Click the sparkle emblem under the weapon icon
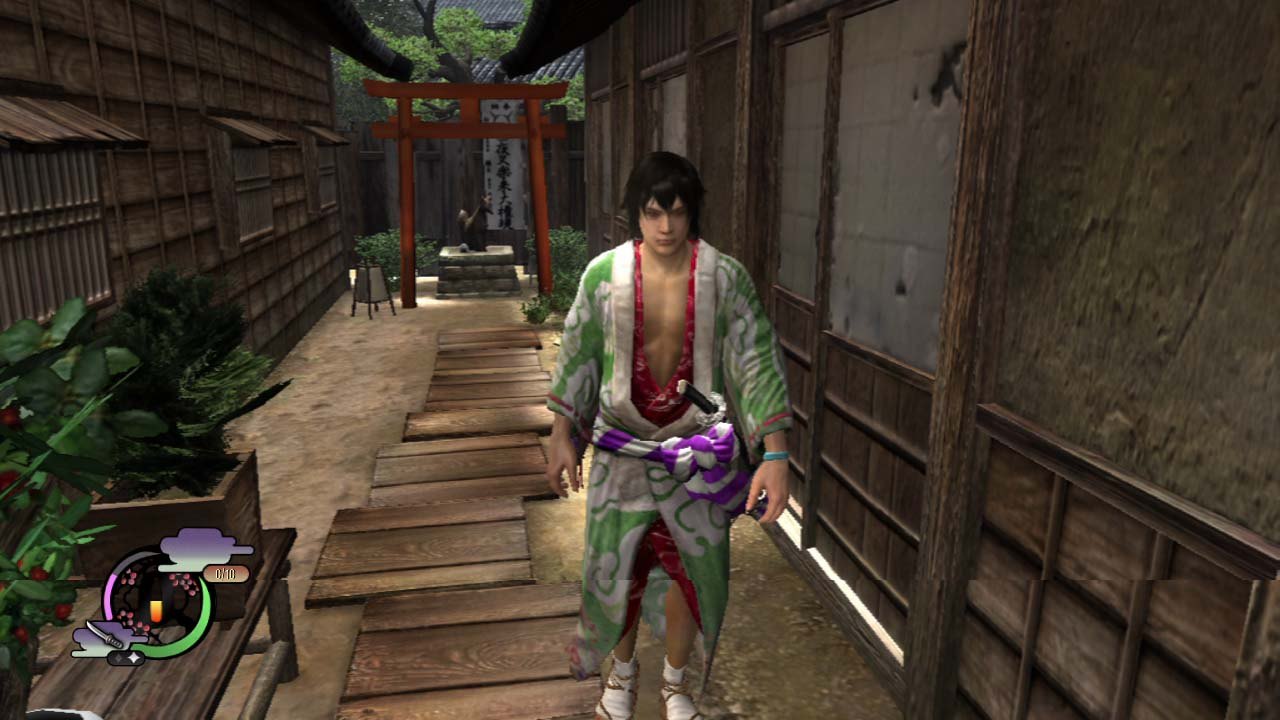Screen dimensions: 1280x720 127,656
